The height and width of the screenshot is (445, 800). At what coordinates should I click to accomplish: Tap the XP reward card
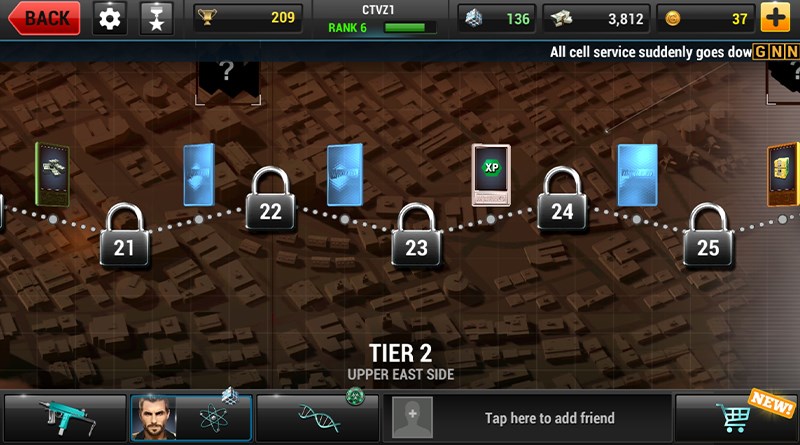click(x=491, y=175)
